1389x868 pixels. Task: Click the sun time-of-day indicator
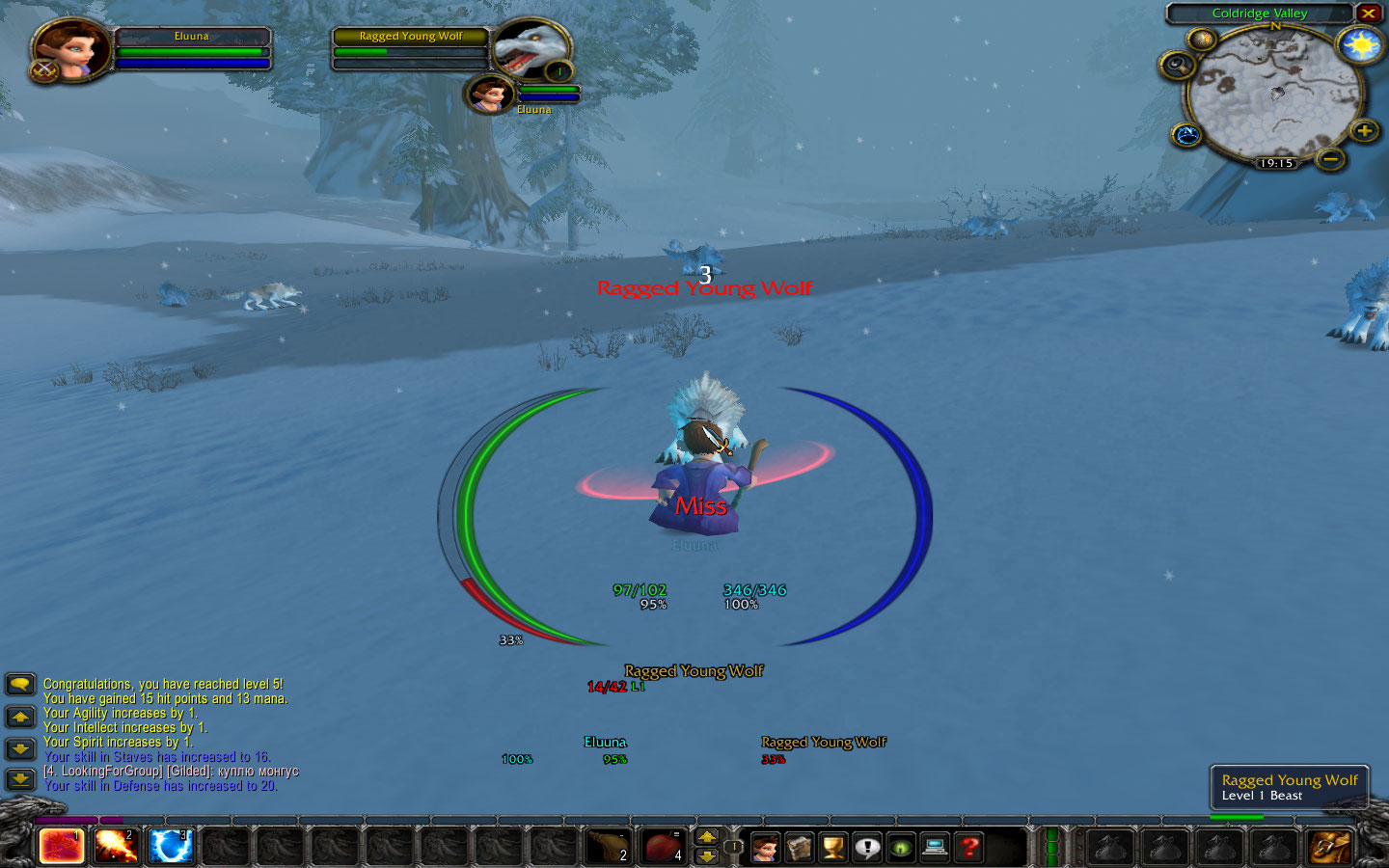pyautogui.click(x=1361, y=45)
